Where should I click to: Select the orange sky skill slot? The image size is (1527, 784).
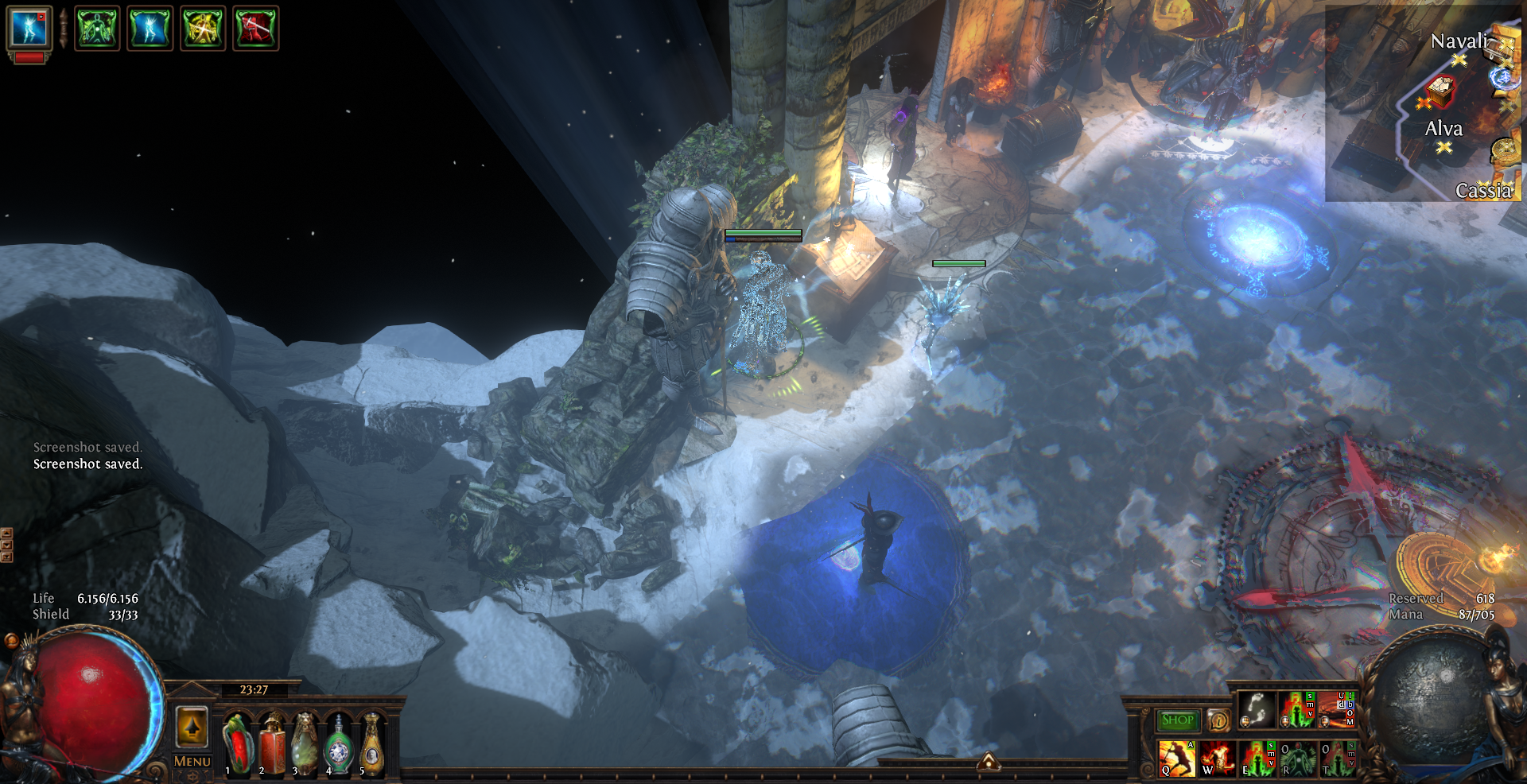1336,709
